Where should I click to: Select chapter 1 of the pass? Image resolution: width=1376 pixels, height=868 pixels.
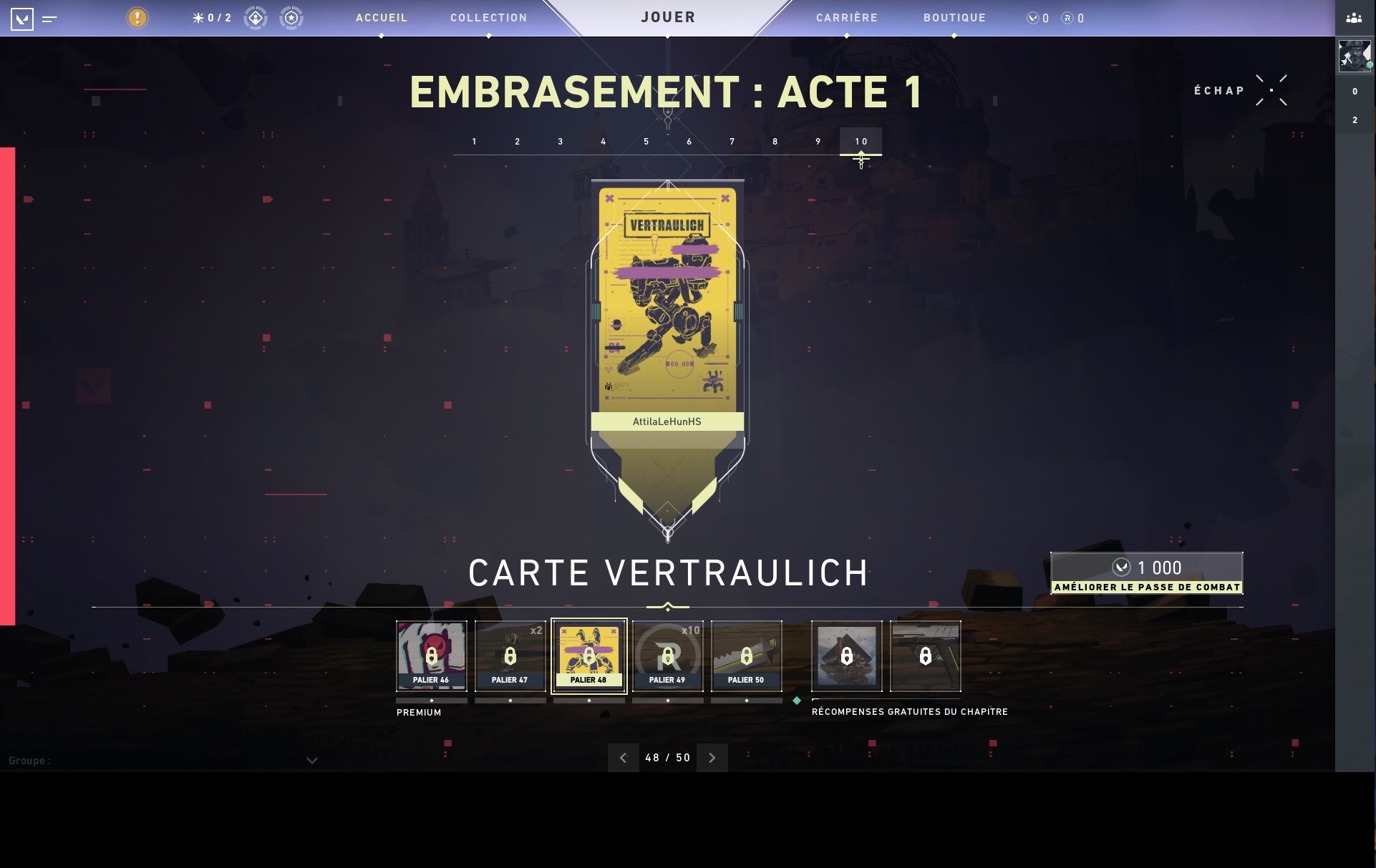(x=474, y=142)
